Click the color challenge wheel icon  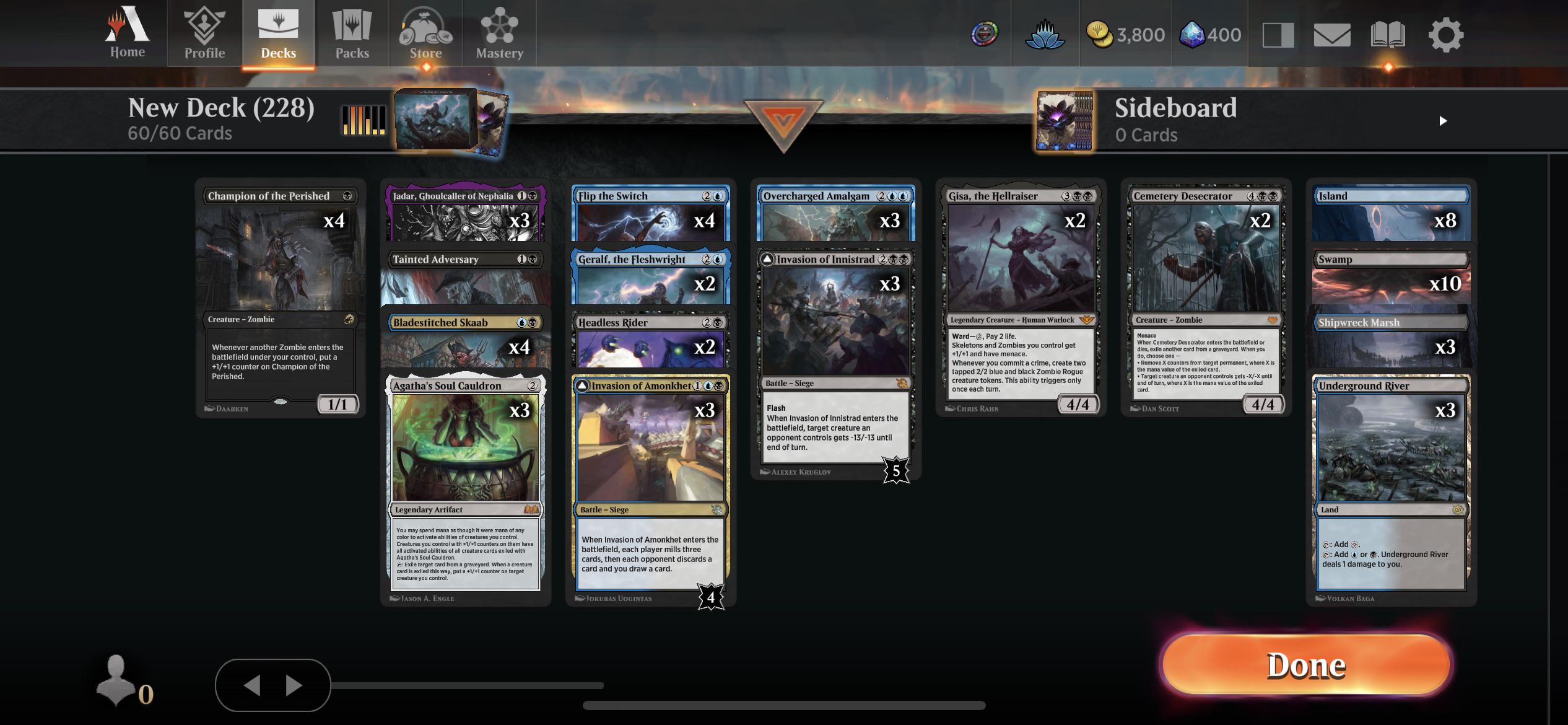pyautogui.click(x=984, y=34)
